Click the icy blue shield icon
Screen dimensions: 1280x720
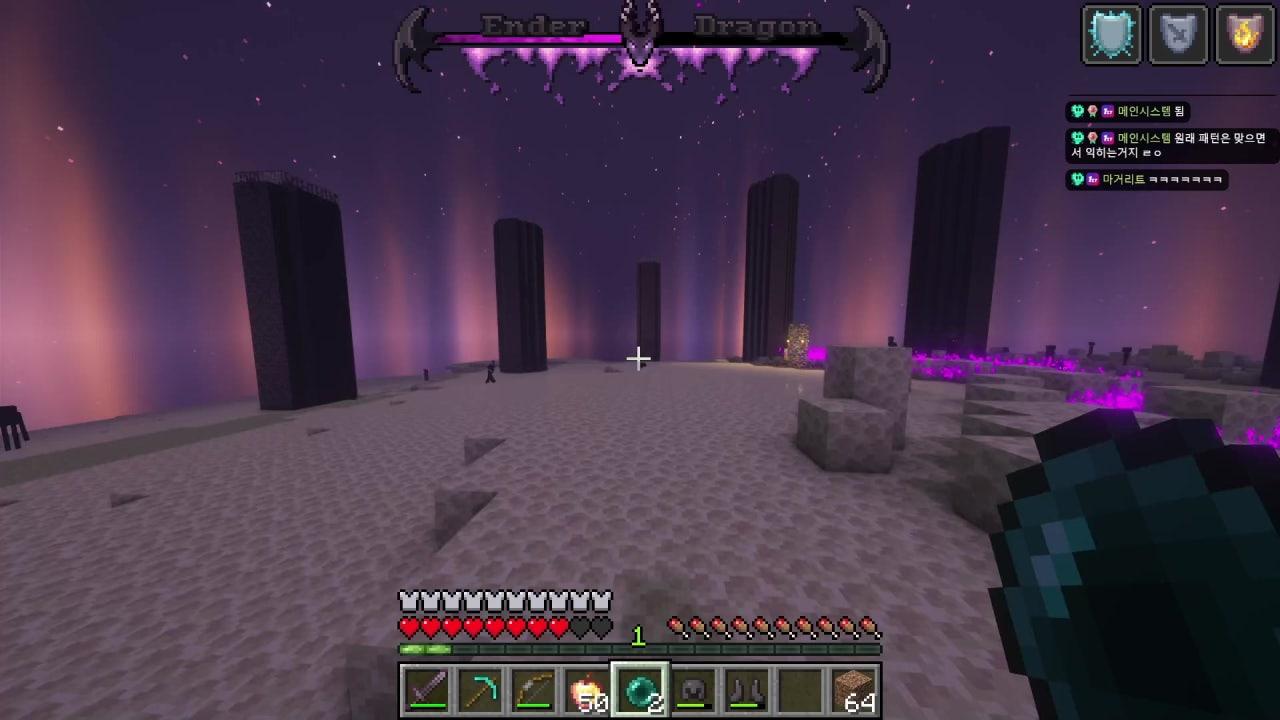(x=1111, y=35)
